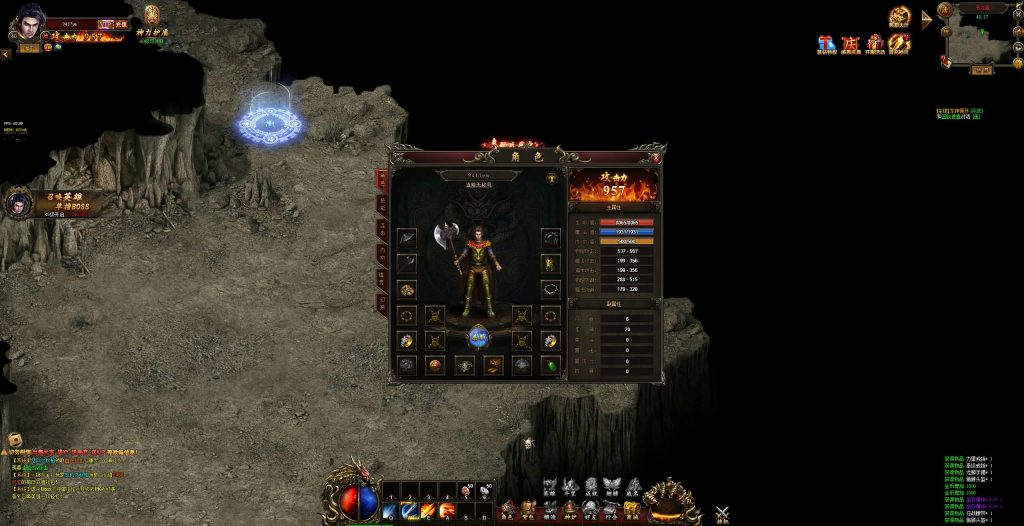Open the character menu icon on the bottom bar
Viewport: 1024px width, 526px height.
pyautogui.click(x=506, y=510)
